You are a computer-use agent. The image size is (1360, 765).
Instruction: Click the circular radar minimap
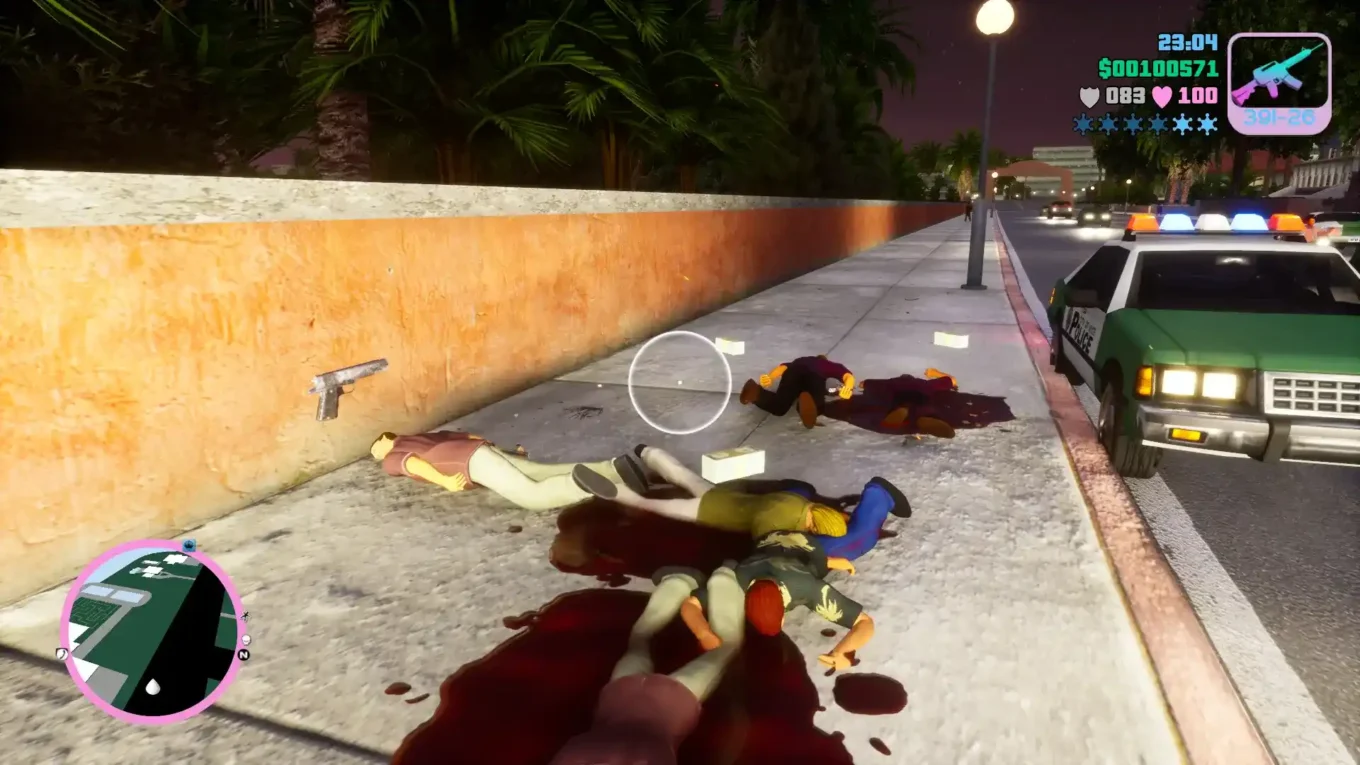(152, 631)
